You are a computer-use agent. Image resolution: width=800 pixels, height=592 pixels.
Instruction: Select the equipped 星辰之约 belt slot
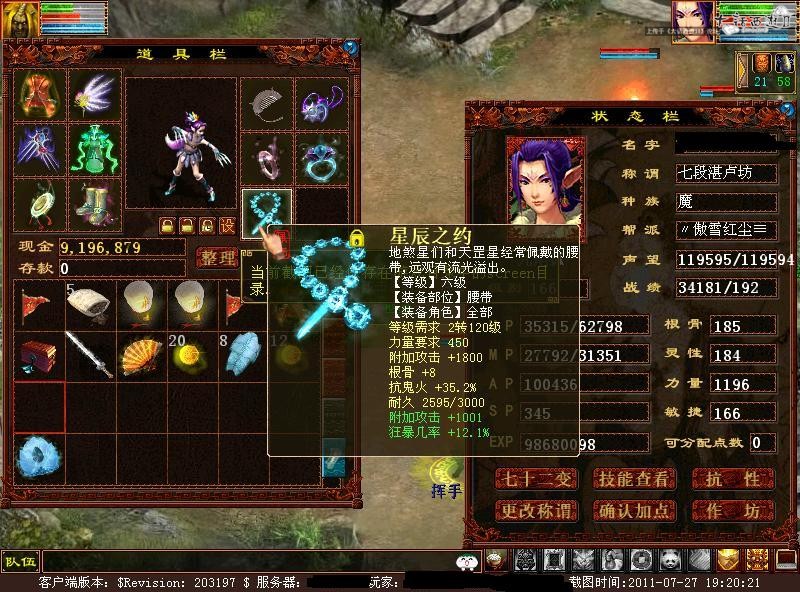click(267, 212)
